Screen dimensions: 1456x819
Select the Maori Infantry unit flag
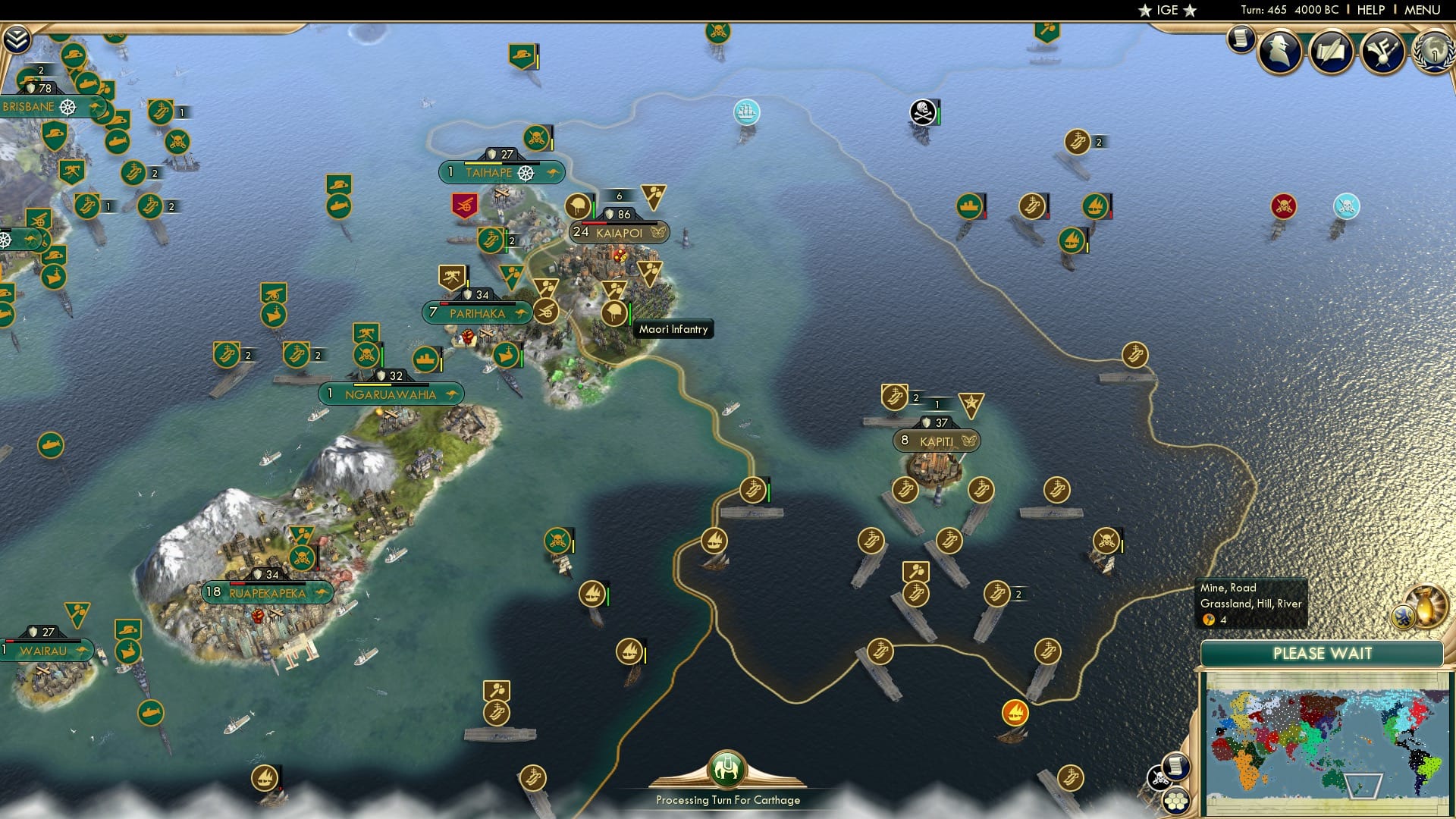(x=613, y=312)
